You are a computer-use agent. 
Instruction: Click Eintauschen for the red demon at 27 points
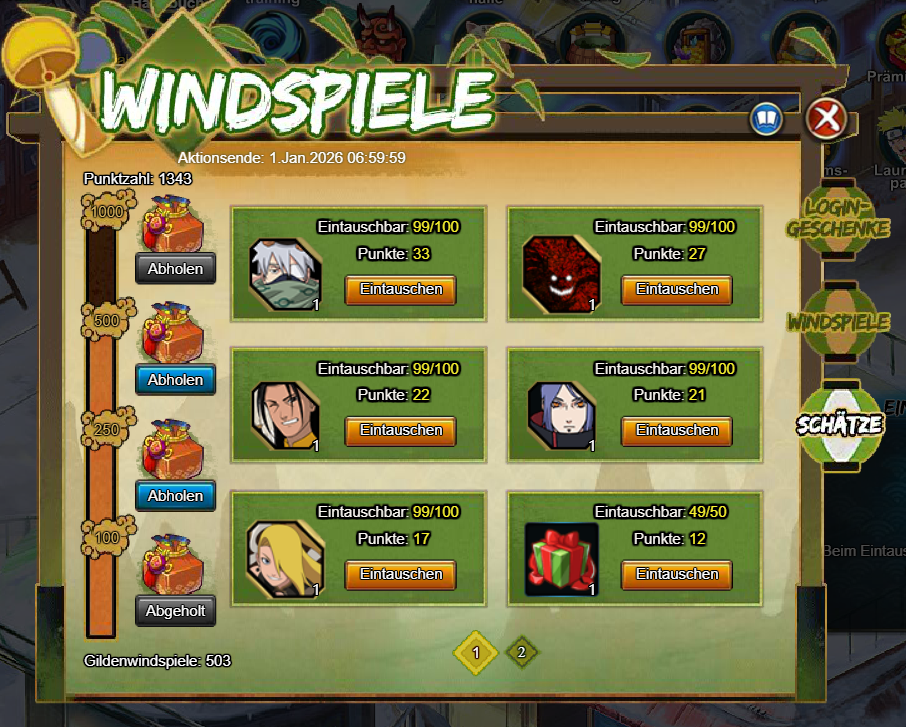click(677, 290)
